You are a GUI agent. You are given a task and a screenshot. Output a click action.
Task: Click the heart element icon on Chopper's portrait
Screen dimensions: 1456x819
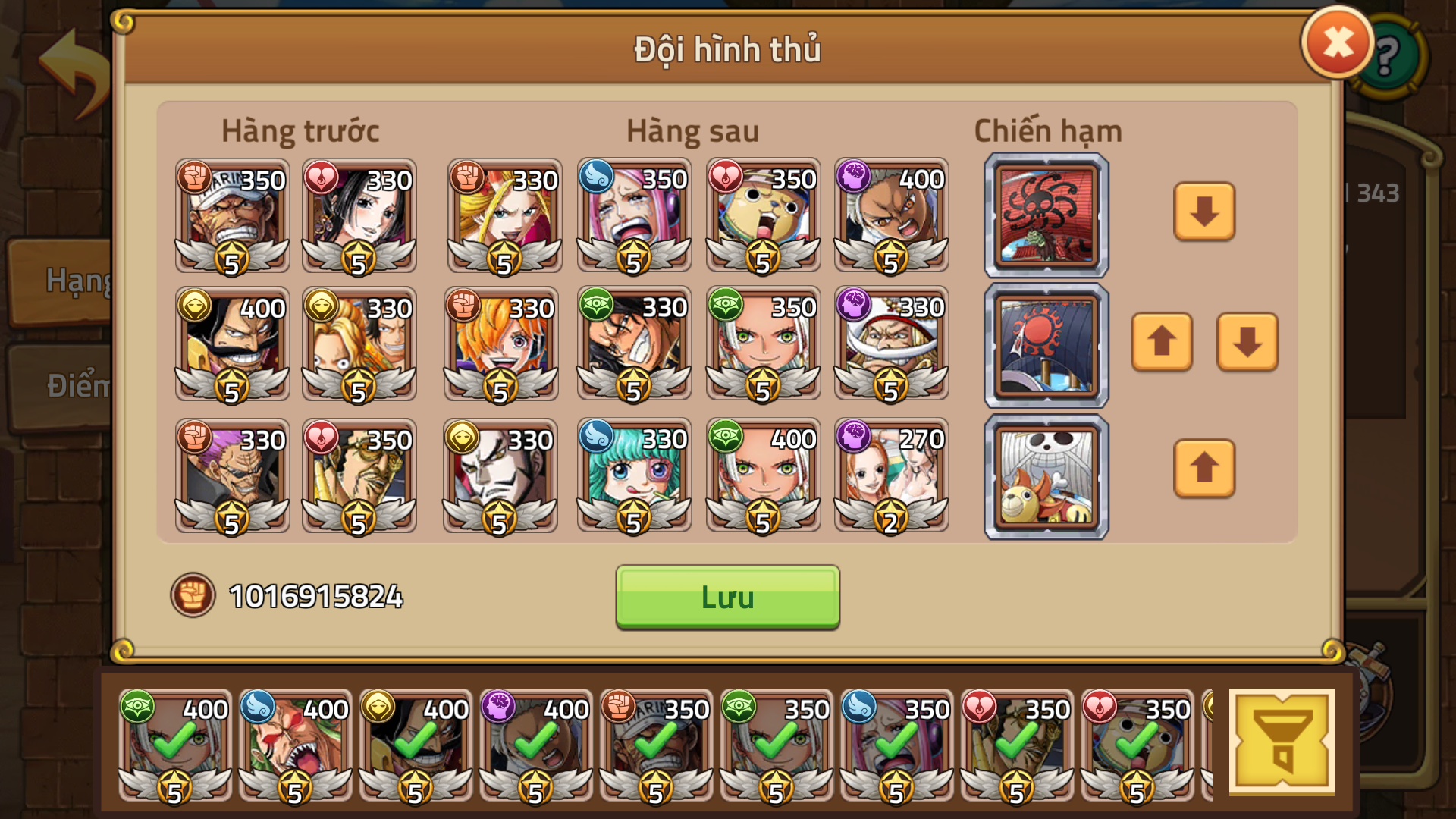coord(726,177)
